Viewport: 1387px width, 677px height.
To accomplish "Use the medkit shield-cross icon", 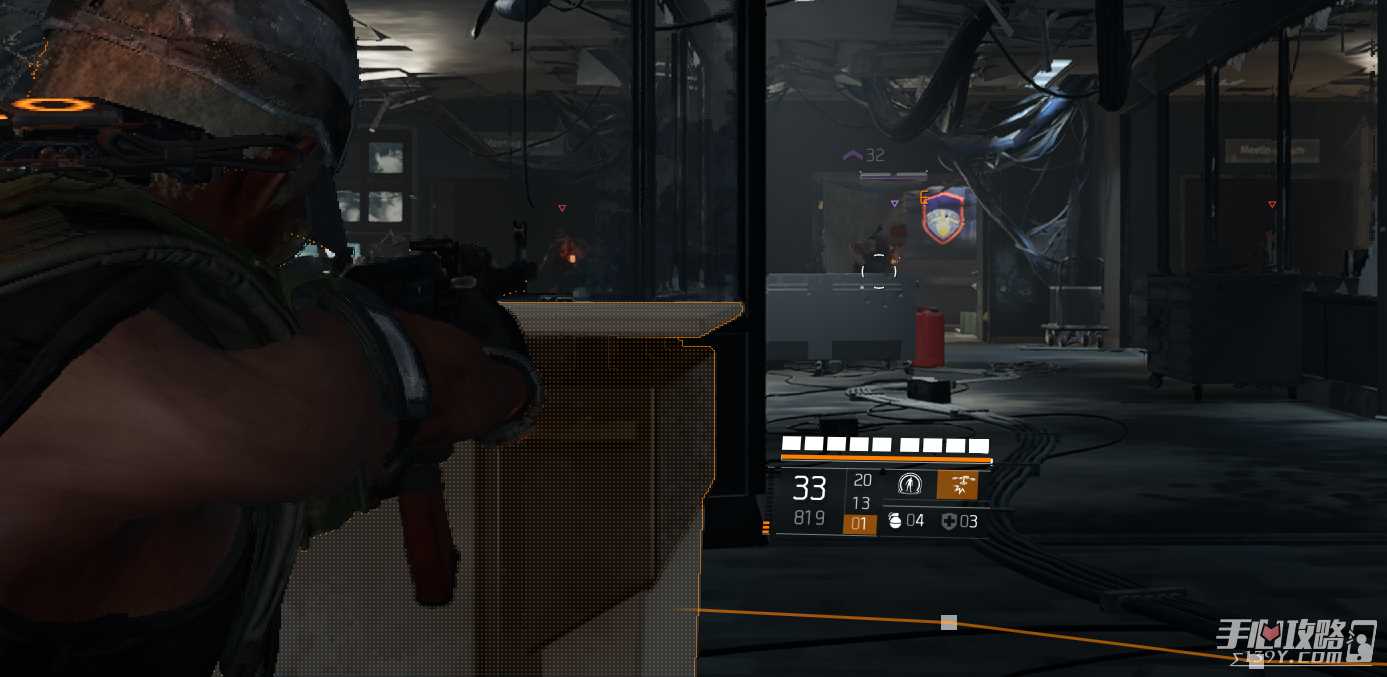I will tap(949, 521).
